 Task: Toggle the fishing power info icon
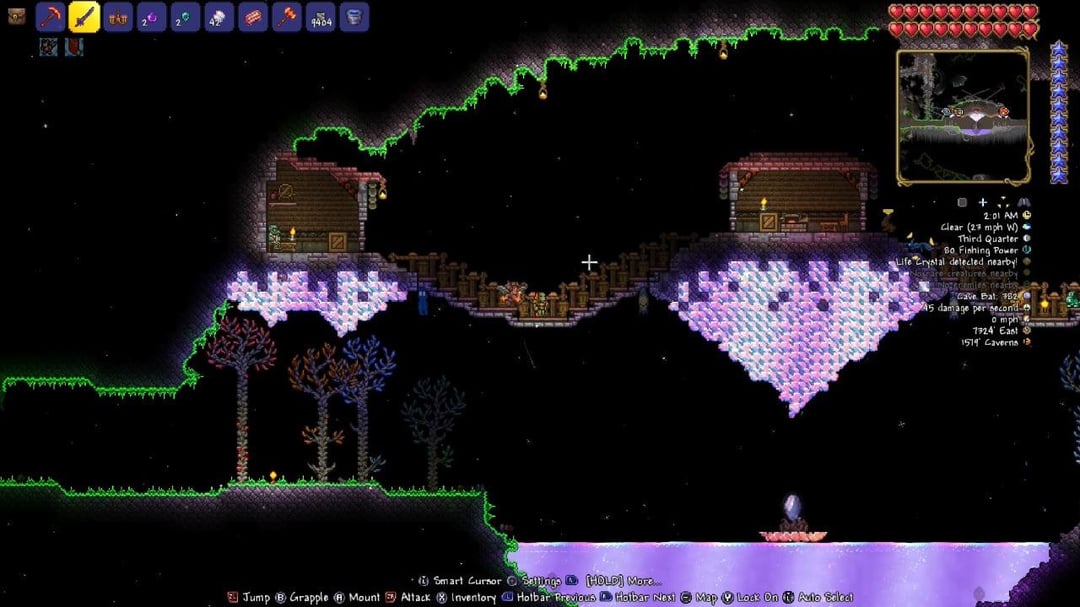[1026, 250]
